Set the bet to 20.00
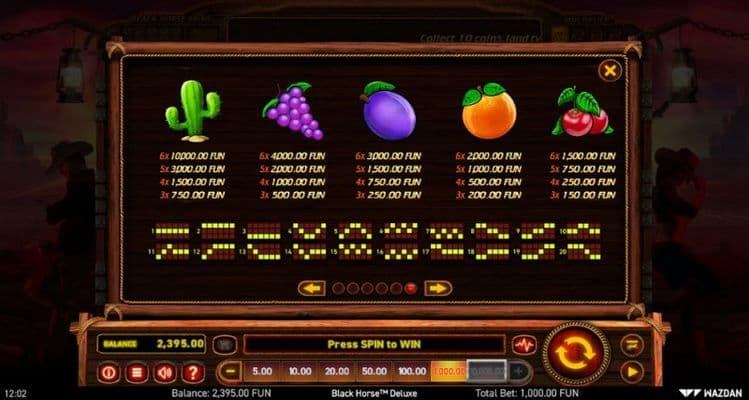 (335, 371)
